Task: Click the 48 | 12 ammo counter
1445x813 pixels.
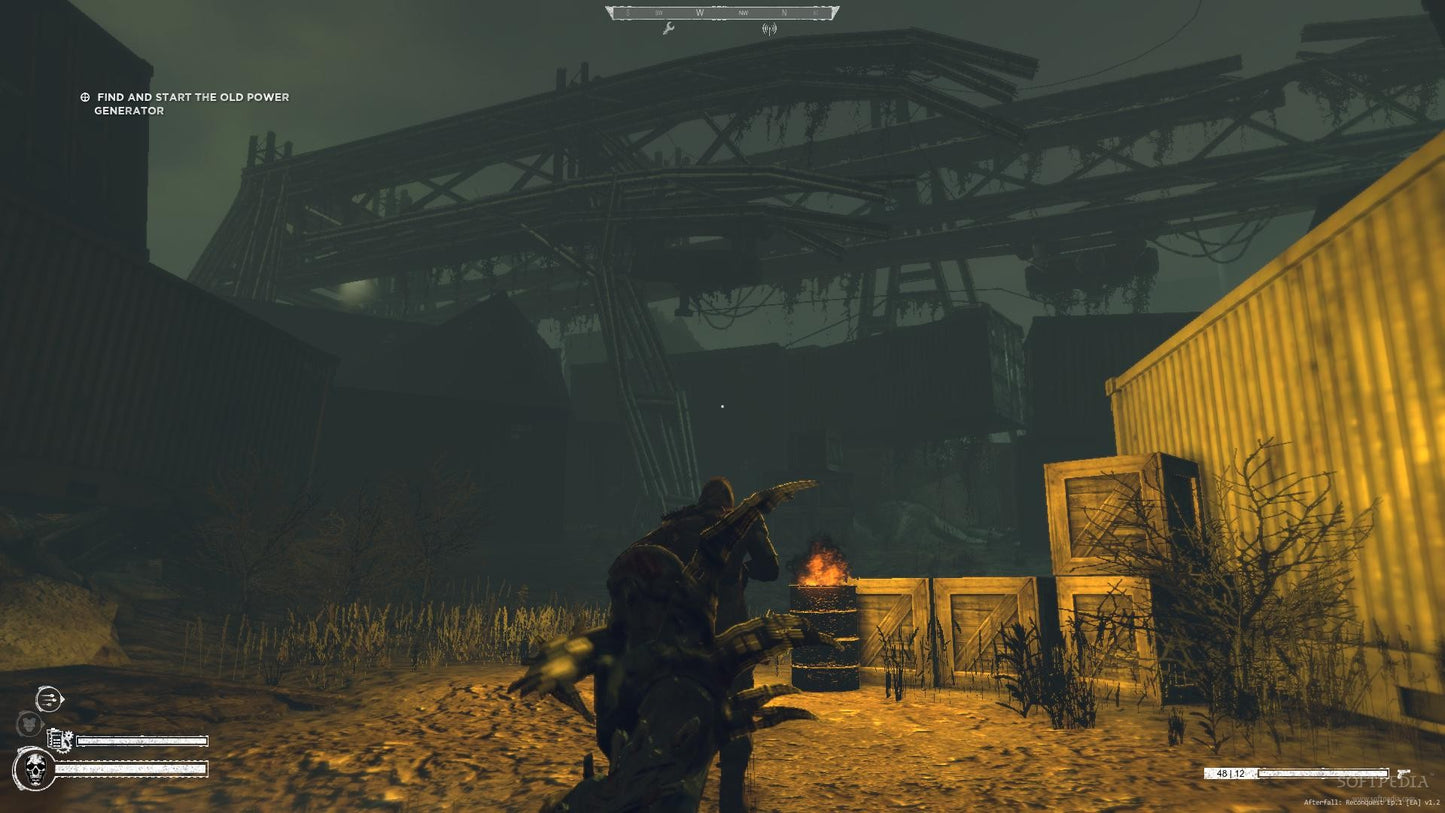Action: coord(1230,773)
